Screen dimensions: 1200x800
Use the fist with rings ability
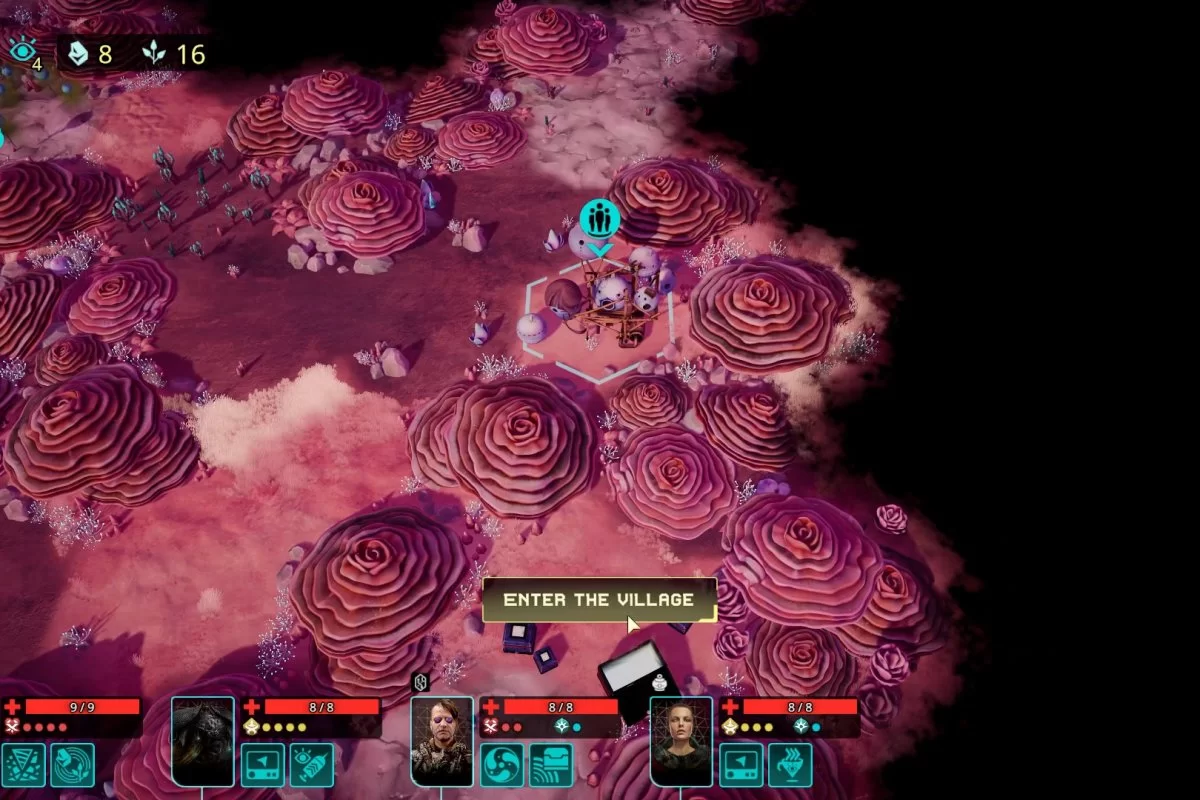[73, 764]
